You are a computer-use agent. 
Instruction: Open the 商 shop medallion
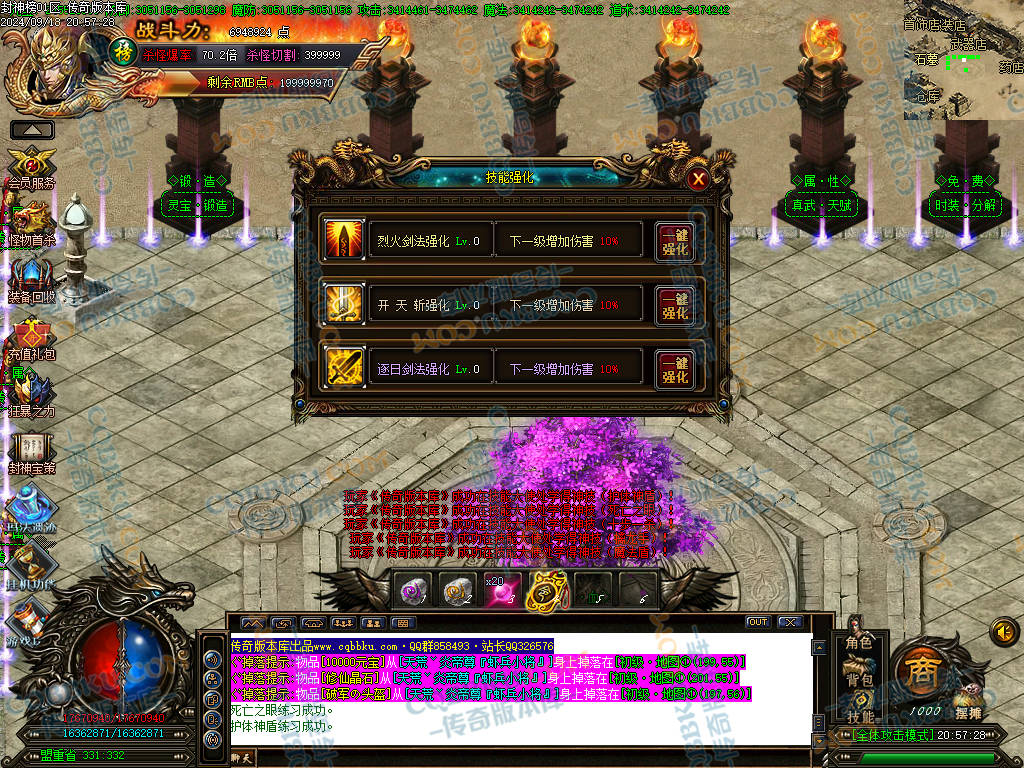(919, 673)
